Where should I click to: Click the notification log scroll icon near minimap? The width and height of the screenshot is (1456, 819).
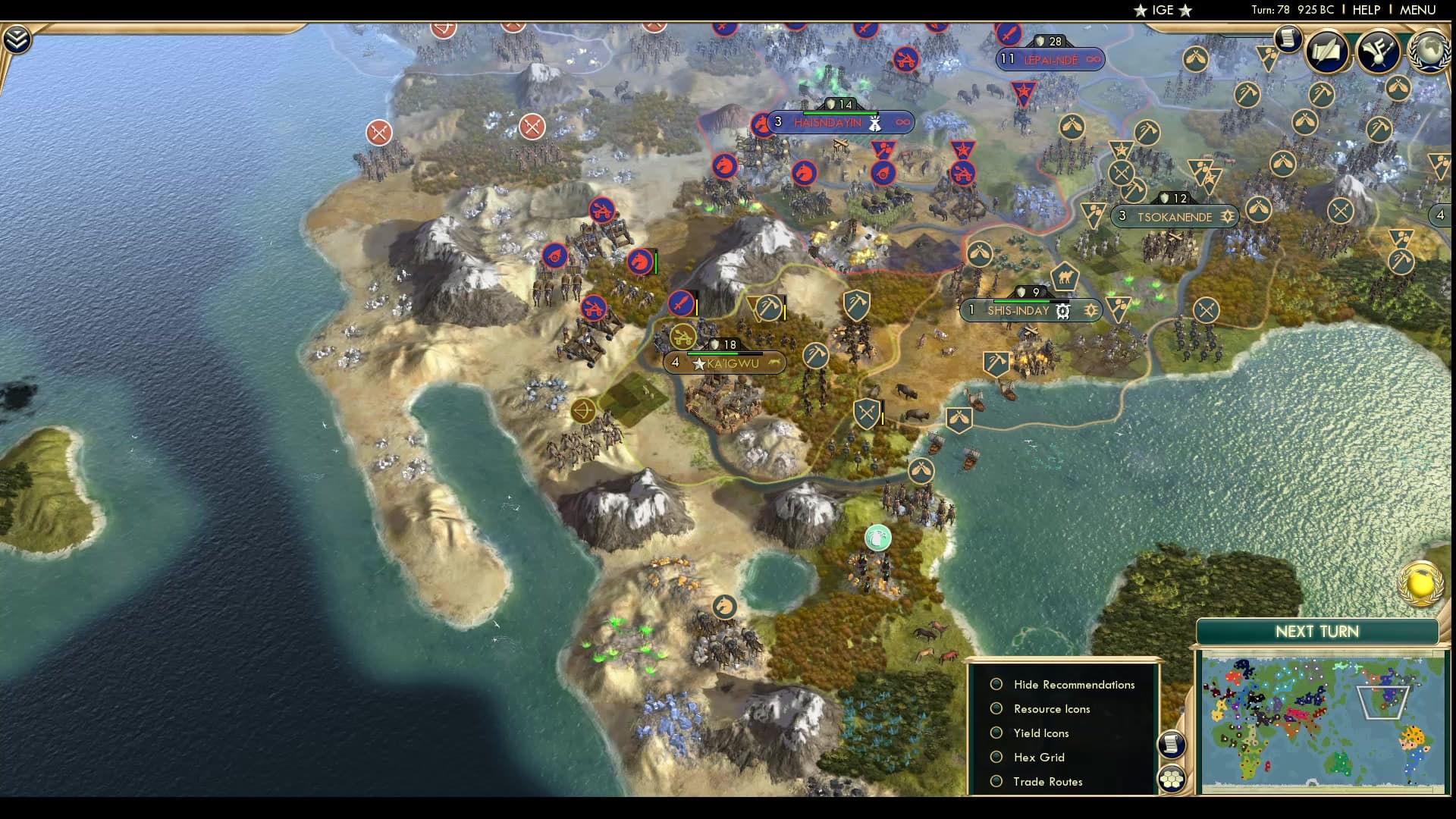[x=1172, y=743]
